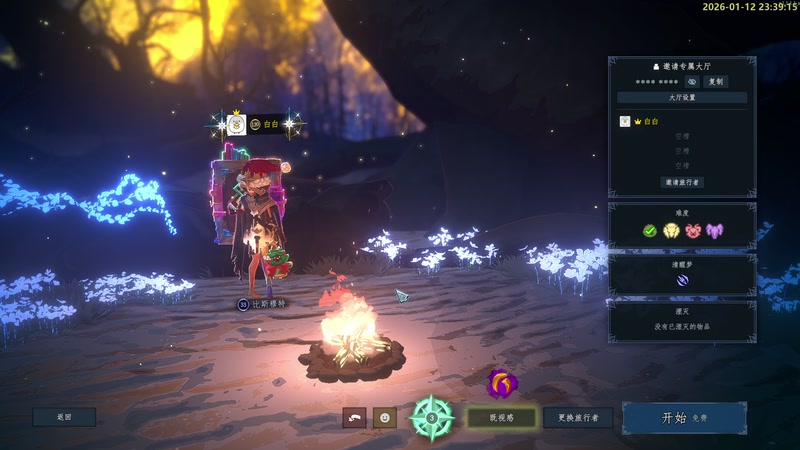Click the 更换旅行者 change hero button

pyautogui.click(x=578, y=418)
